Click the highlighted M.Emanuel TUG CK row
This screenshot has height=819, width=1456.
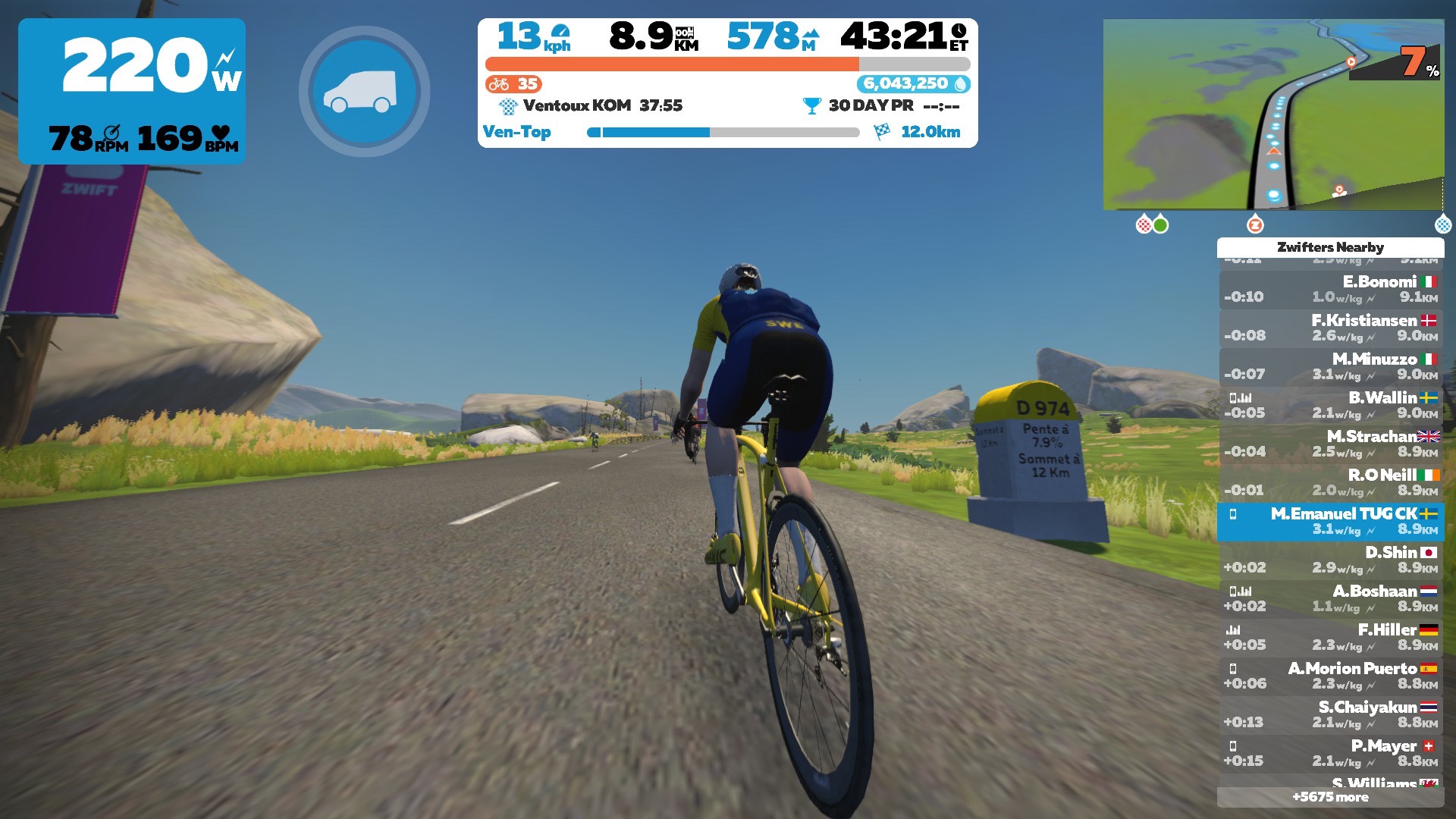click(1330, 522)
